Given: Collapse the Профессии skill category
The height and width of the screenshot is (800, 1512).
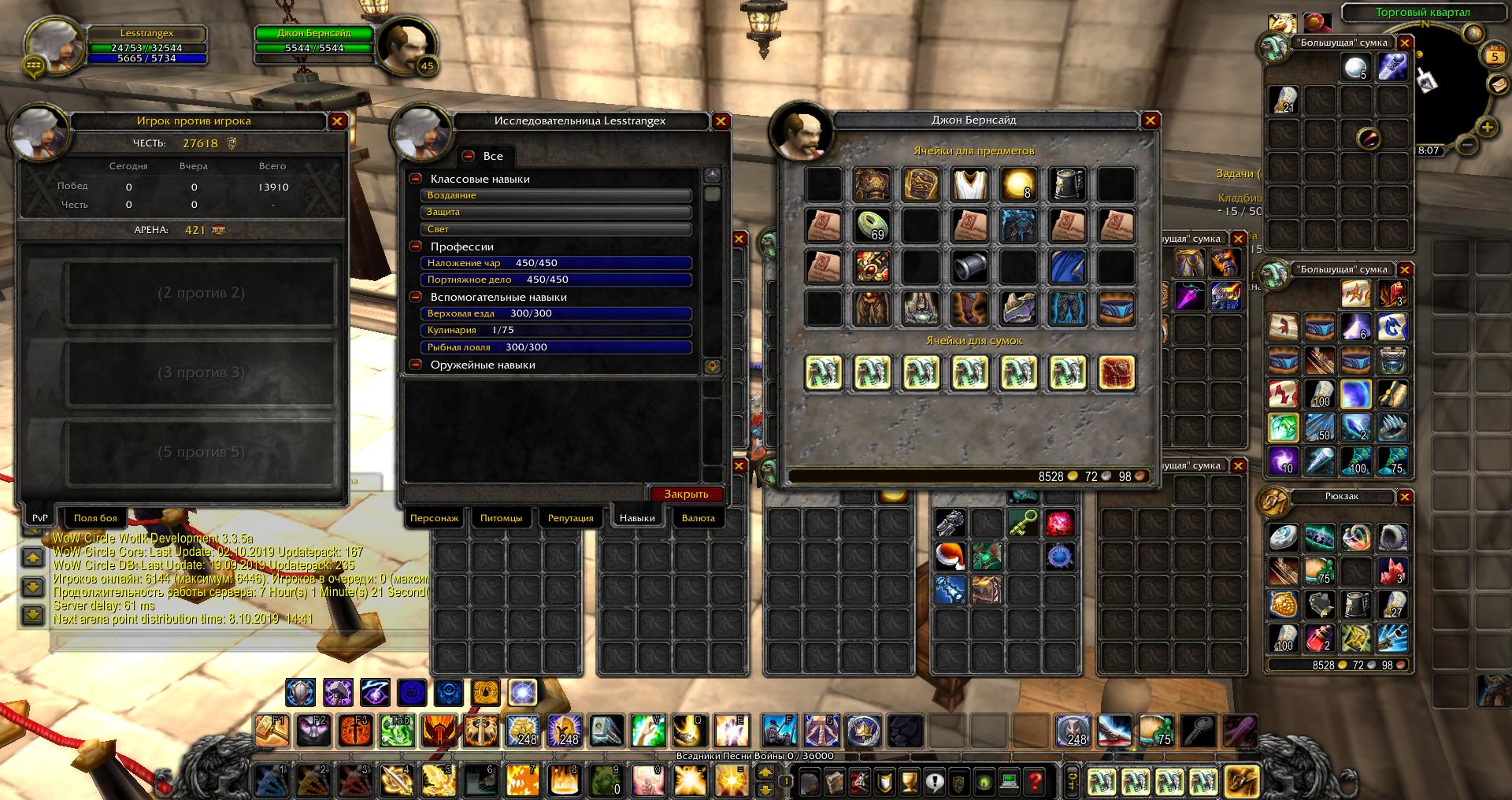Looking at the screenshot, I should click(x=416, y=246).
